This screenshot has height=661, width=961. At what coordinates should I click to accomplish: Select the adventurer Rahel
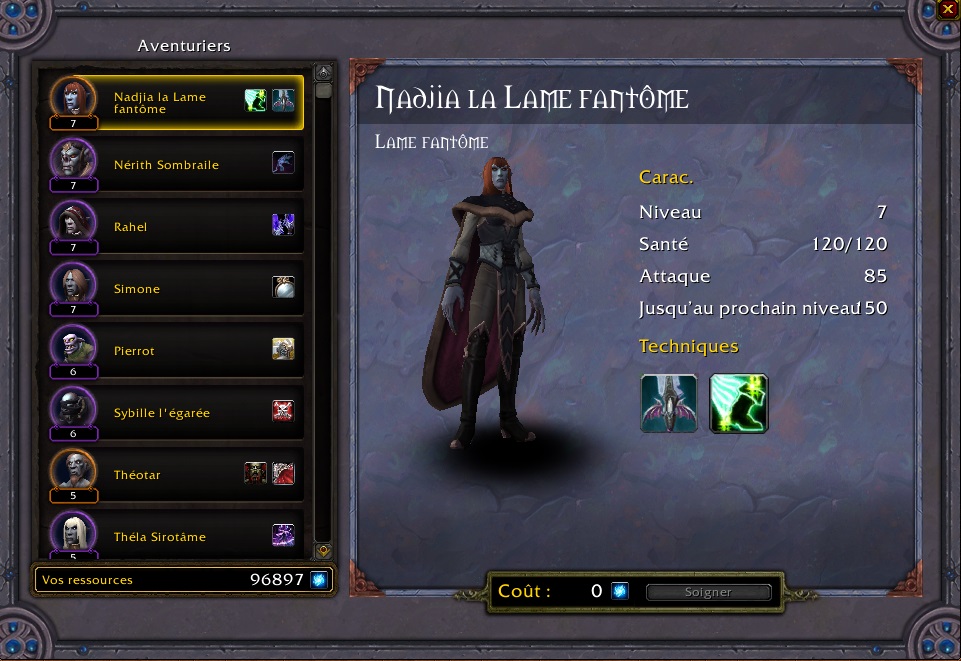pos(131,227)
